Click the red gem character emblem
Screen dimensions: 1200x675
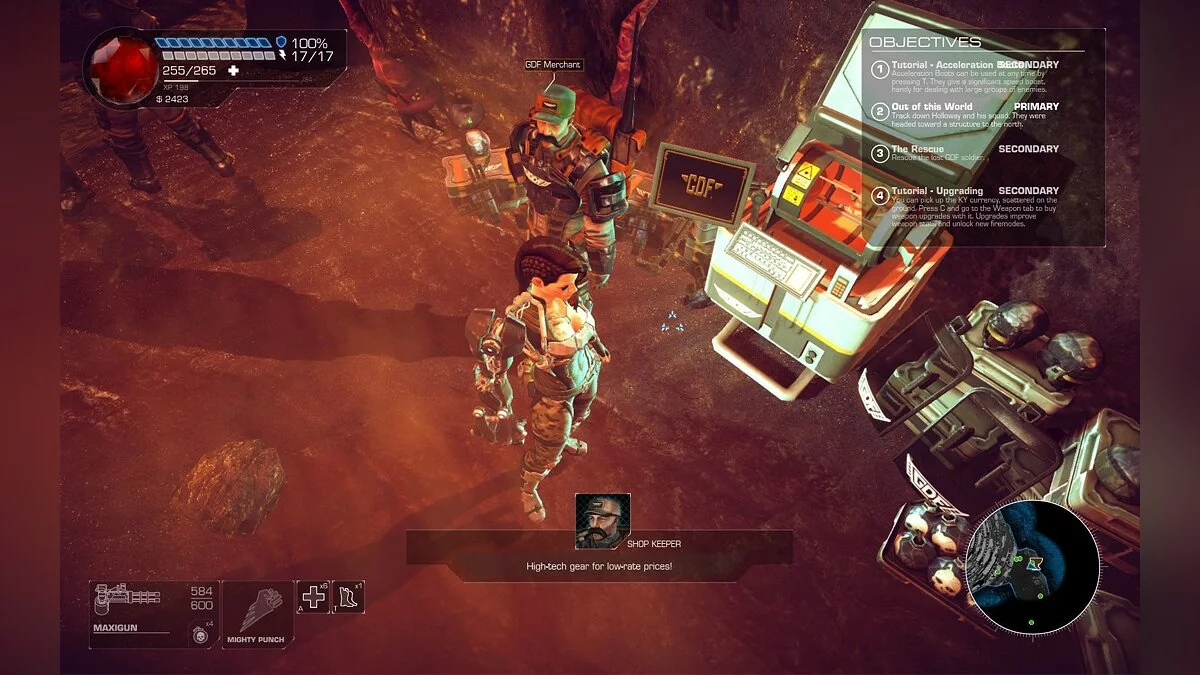[118, 66]
